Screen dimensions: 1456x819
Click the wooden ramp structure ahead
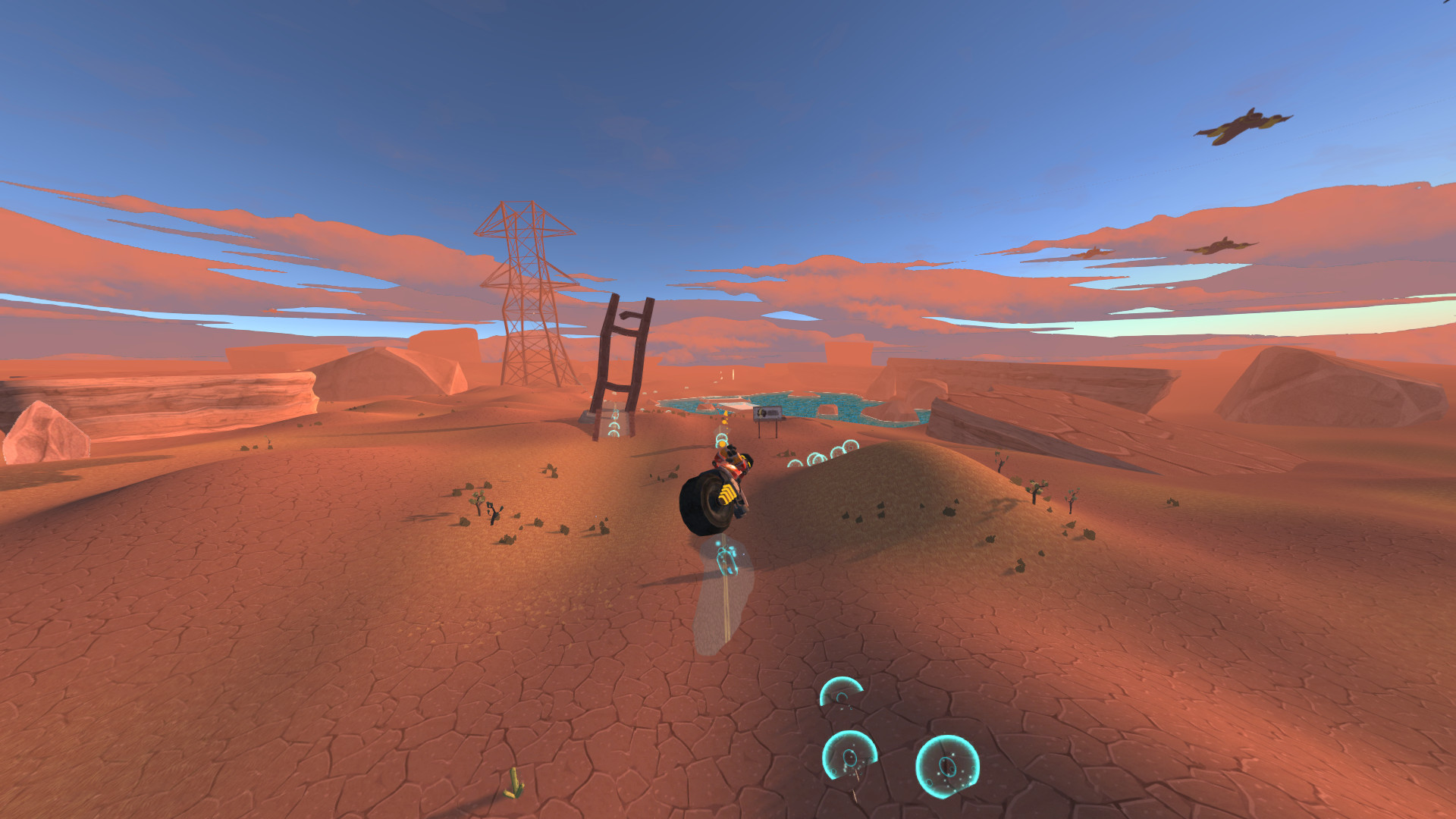[618, 364]
